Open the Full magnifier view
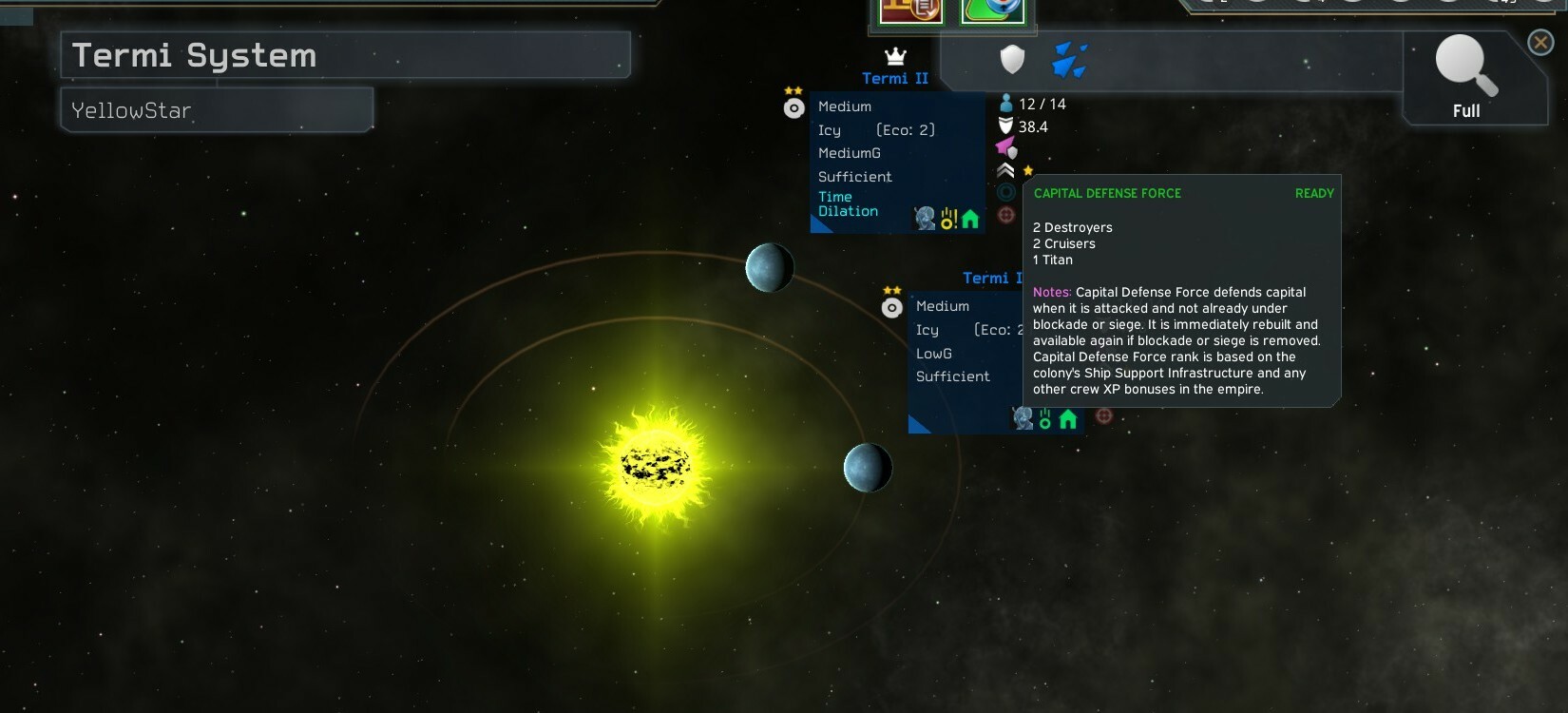Image resolution: width=1568 pixels, height=713 pixels. [x=1466, y=76]
